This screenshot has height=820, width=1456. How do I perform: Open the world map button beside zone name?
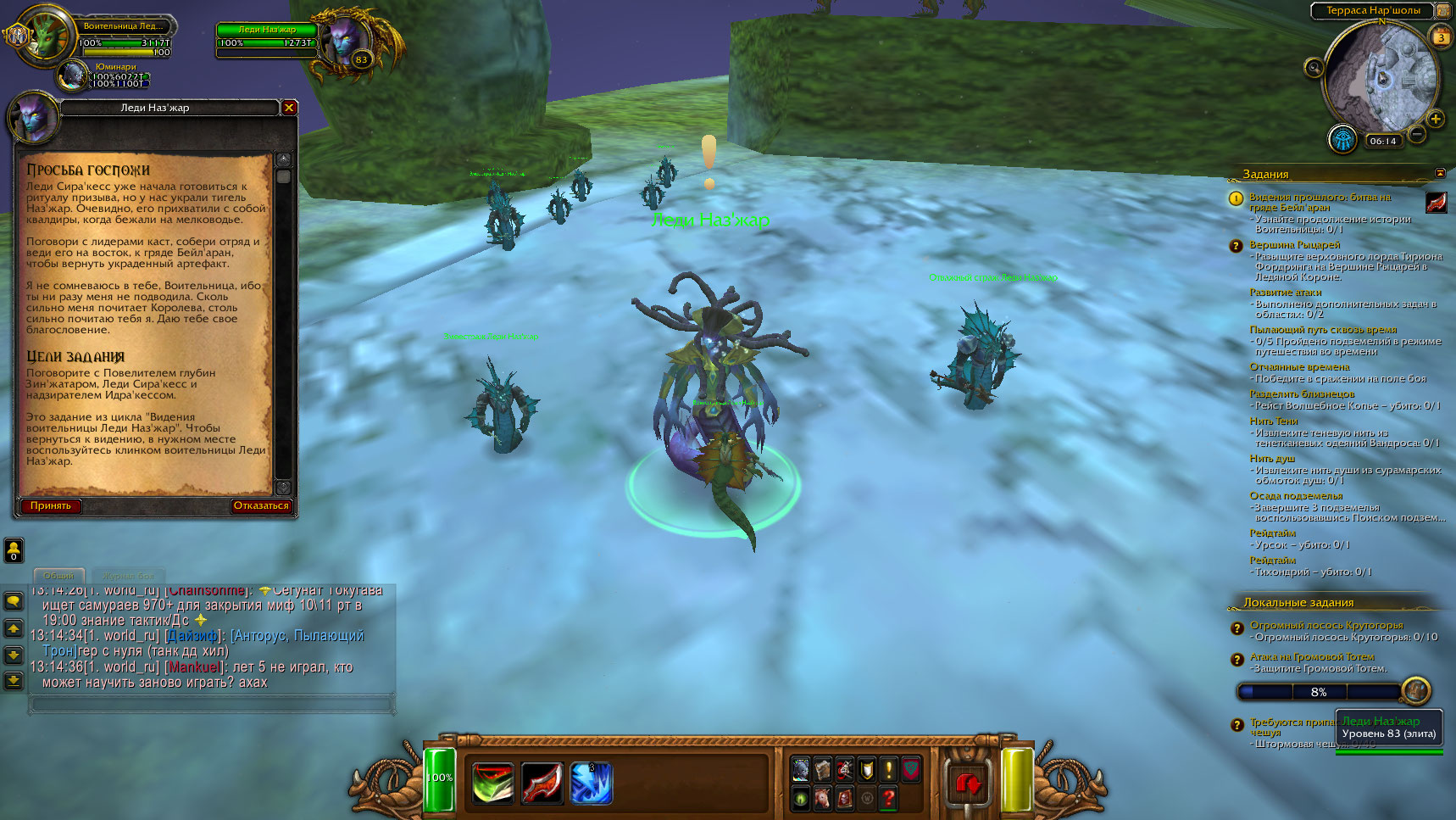(x=1443, y=10)
